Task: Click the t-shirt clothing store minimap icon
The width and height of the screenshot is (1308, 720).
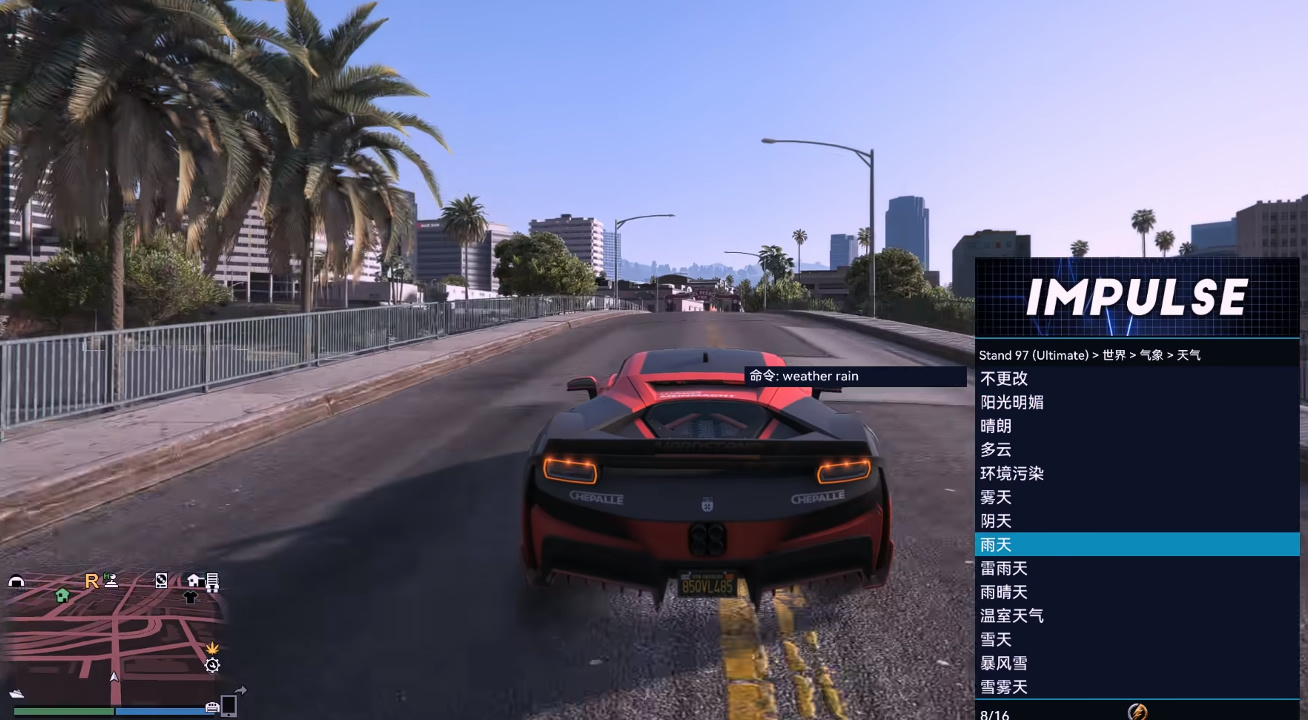Action: (188, 597)
